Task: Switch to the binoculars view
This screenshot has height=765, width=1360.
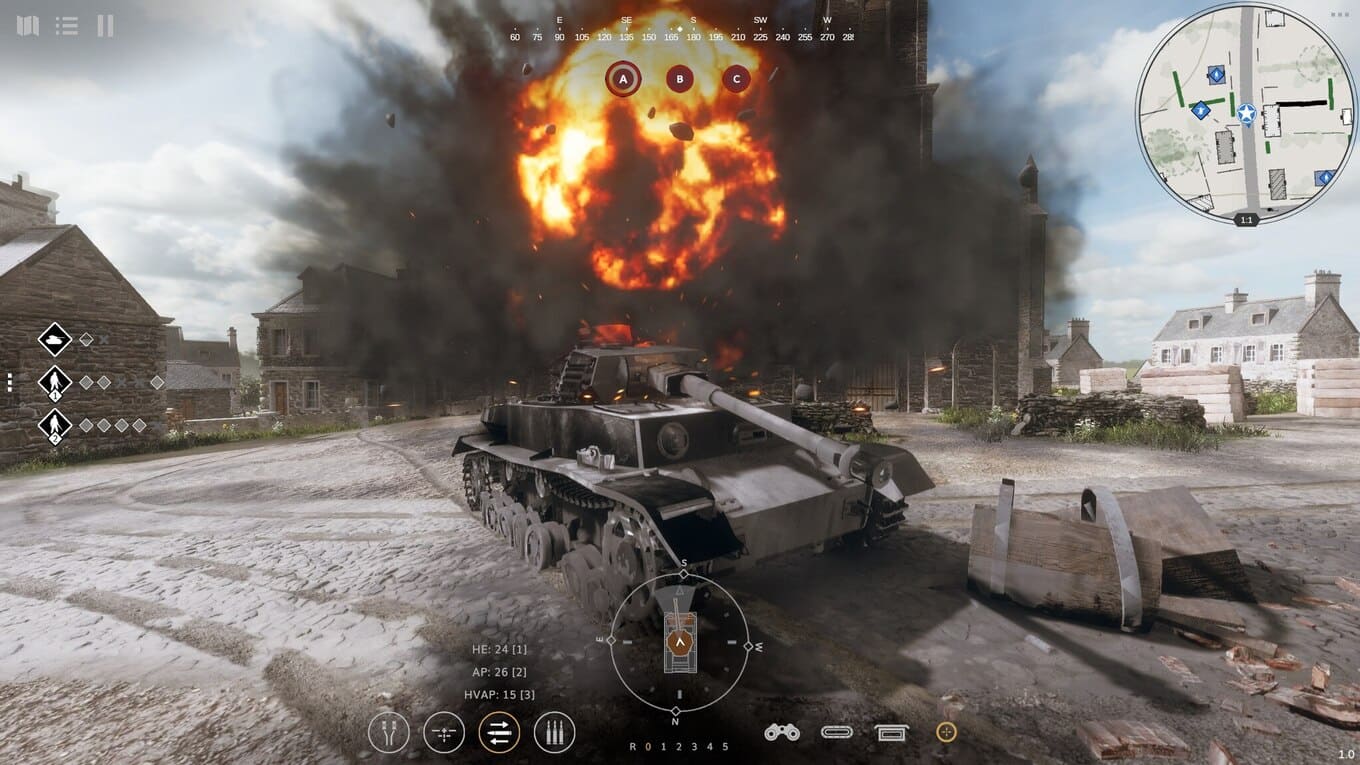Action: coord(781,732)
